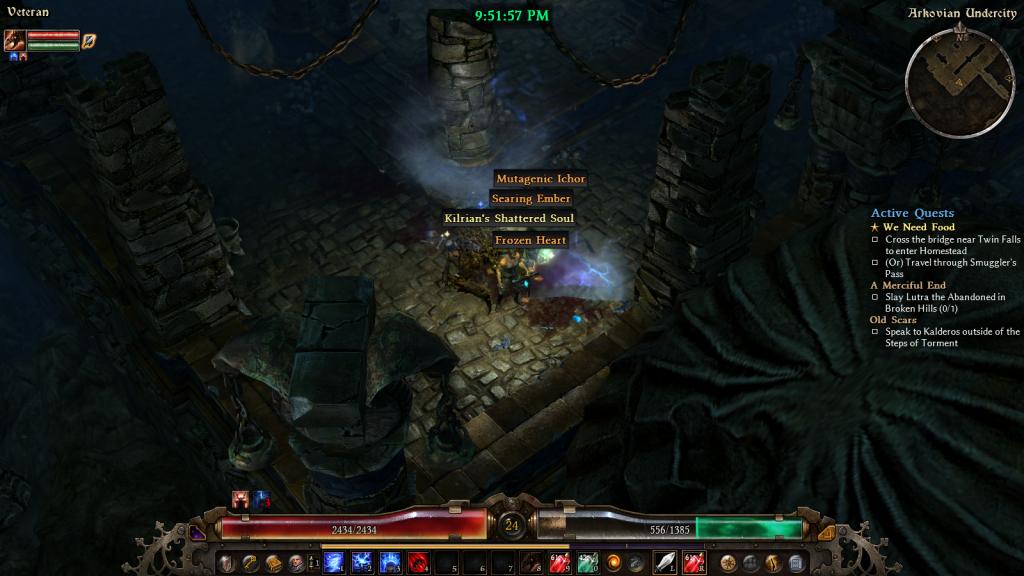Image resolution: width=1024 pixels, height=576 pixels.
Task: Click the pet portrait under Veteran
Action: click(15, 41)
